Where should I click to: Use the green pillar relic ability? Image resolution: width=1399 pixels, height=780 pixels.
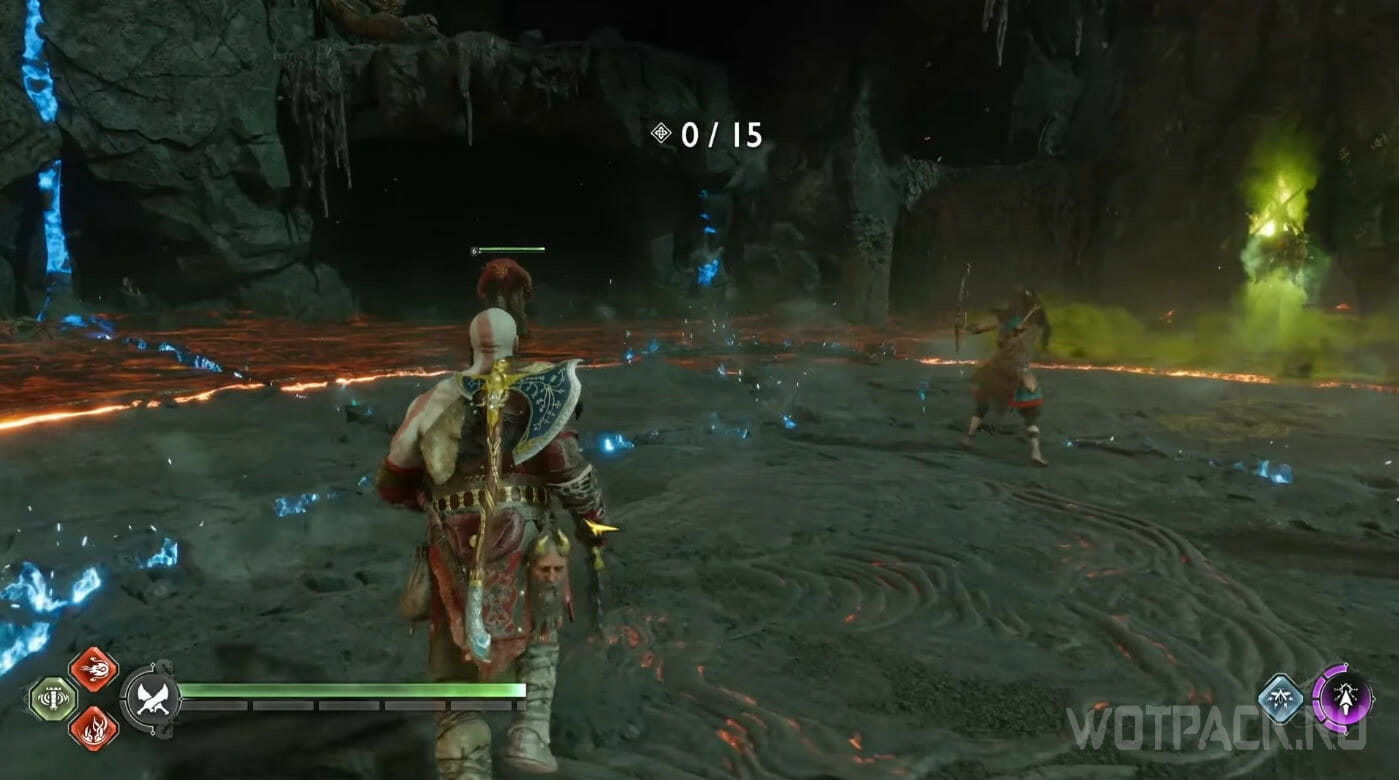coord(51,698)
